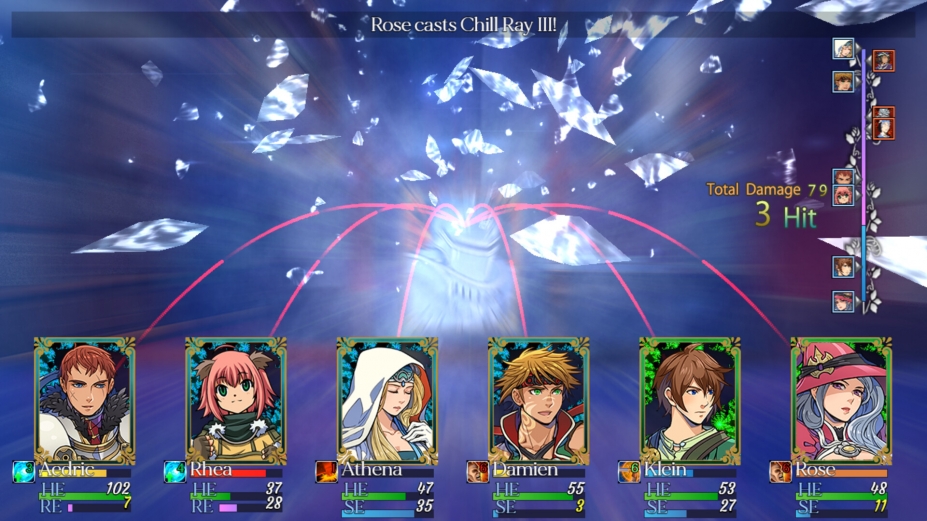The image size is (927, 521).
Task: Select Aedric's character portrait card
Action: coord(84,400)
